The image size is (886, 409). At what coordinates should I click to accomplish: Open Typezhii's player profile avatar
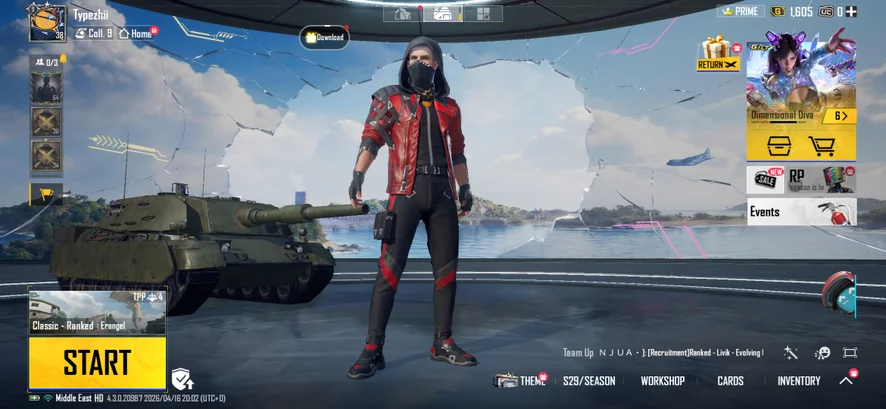pos(47,23)
